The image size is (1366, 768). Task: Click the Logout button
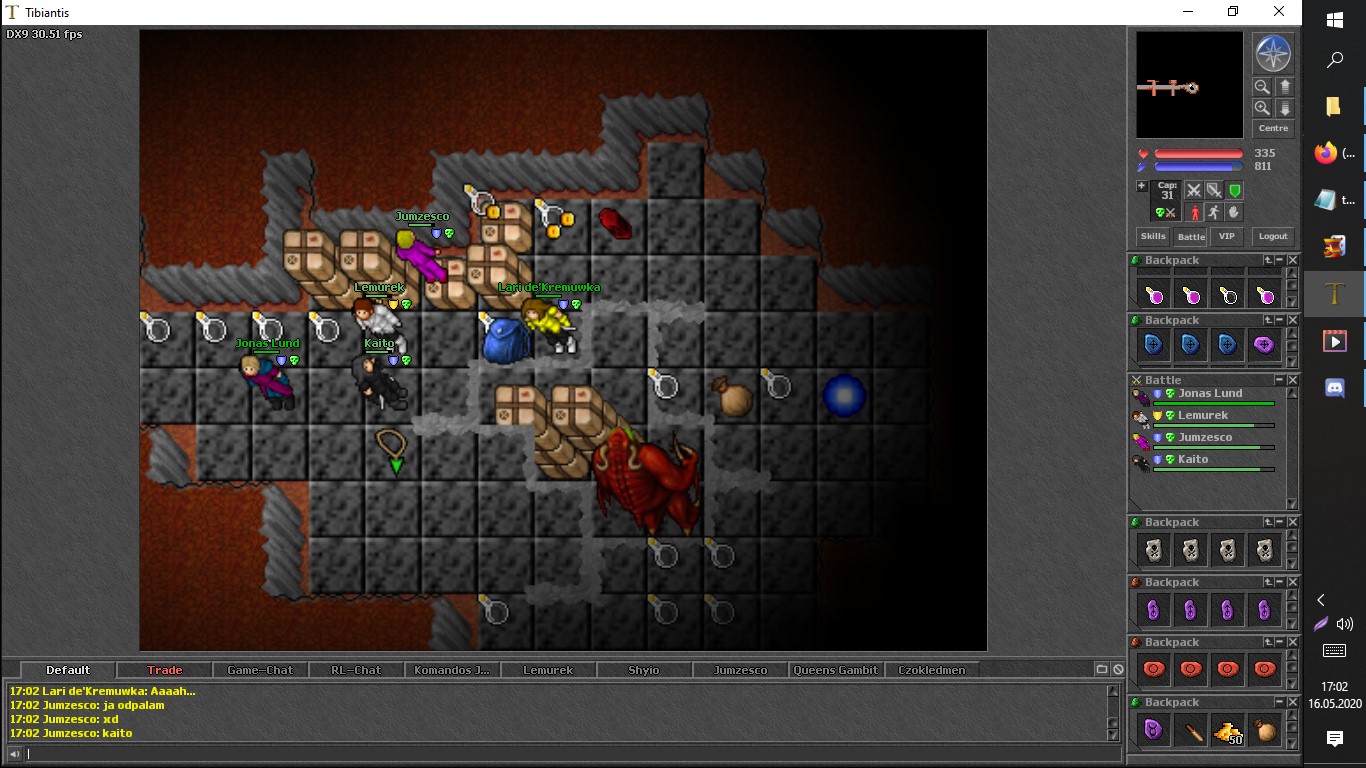(x=1273, y=237)
